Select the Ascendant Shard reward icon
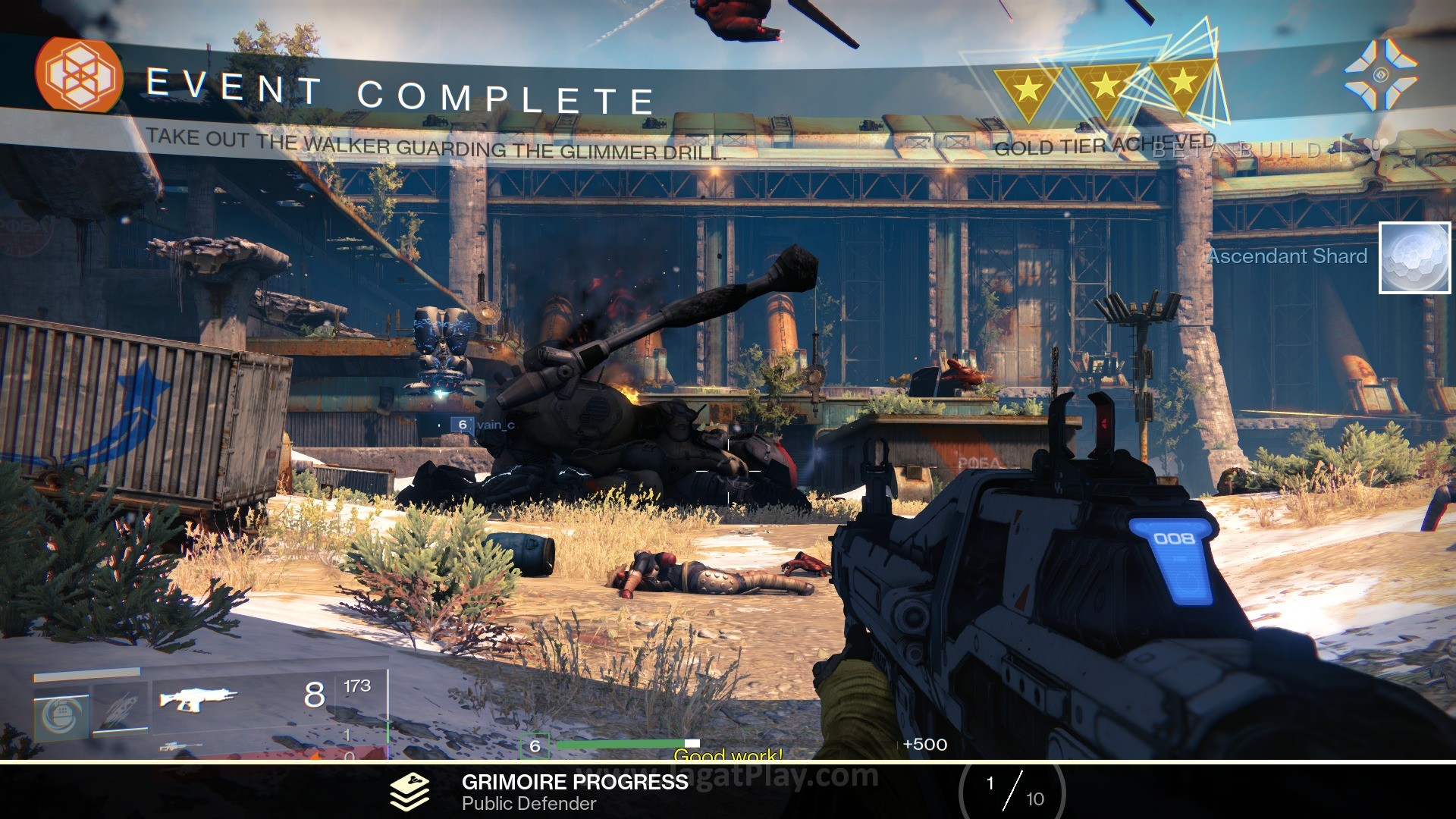Viewport: 1456px width, 819px height. [x=1414, y=258]
